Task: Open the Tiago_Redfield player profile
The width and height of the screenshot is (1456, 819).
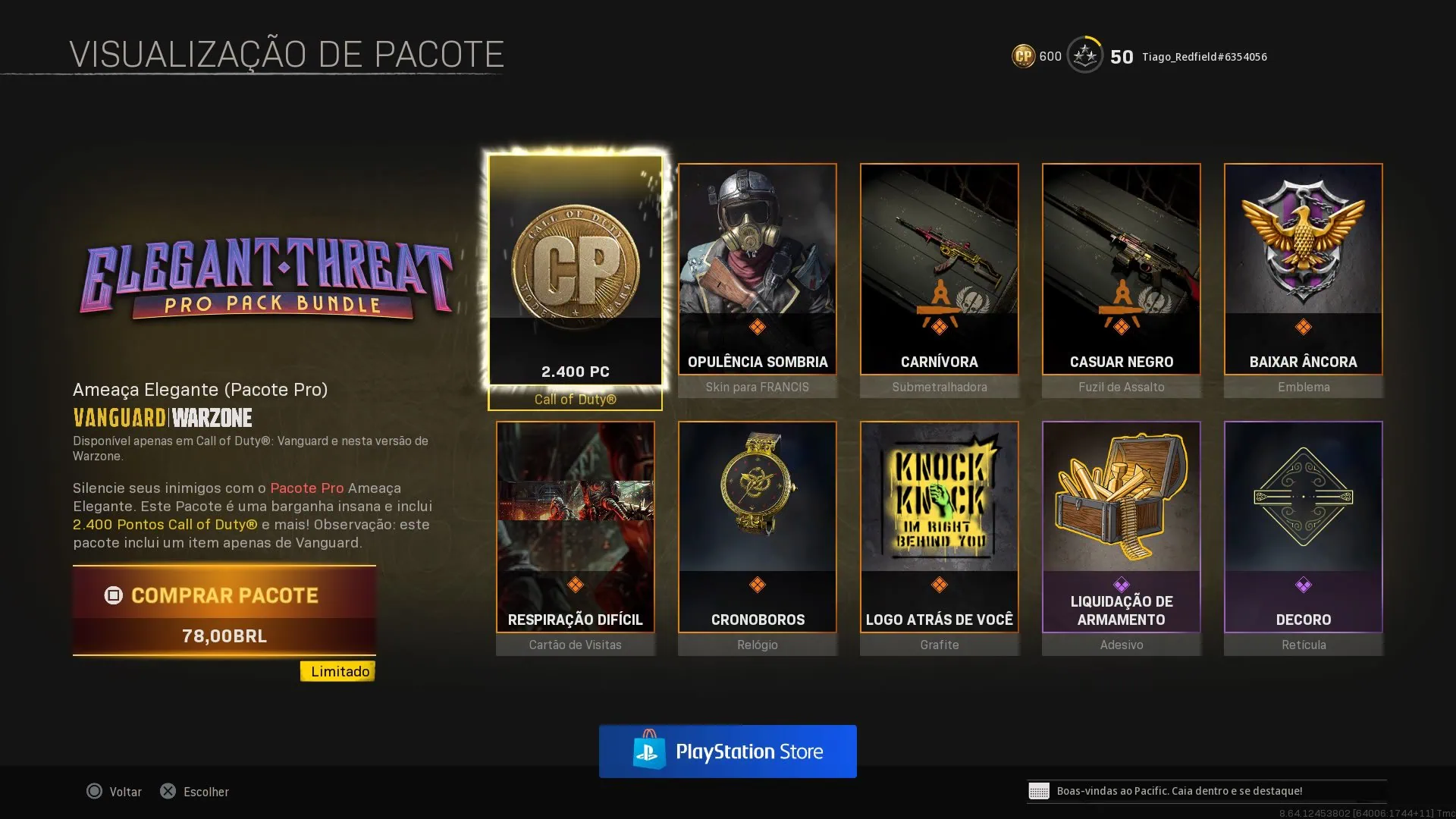Action: pyautogui.click(x=1204, y=57)
